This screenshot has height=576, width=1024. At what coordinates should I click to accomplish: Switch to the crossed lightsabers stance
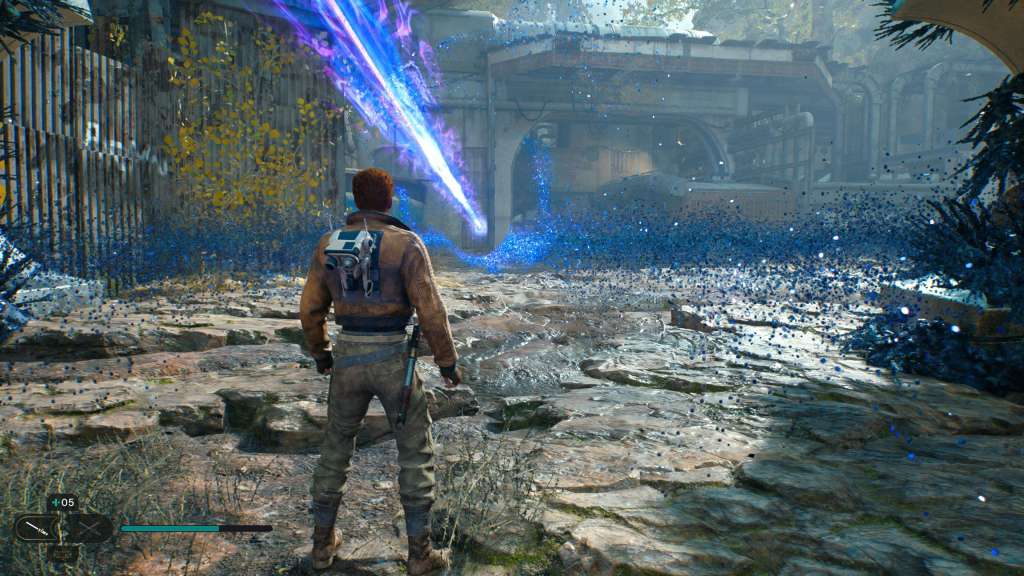pos(88,528)
